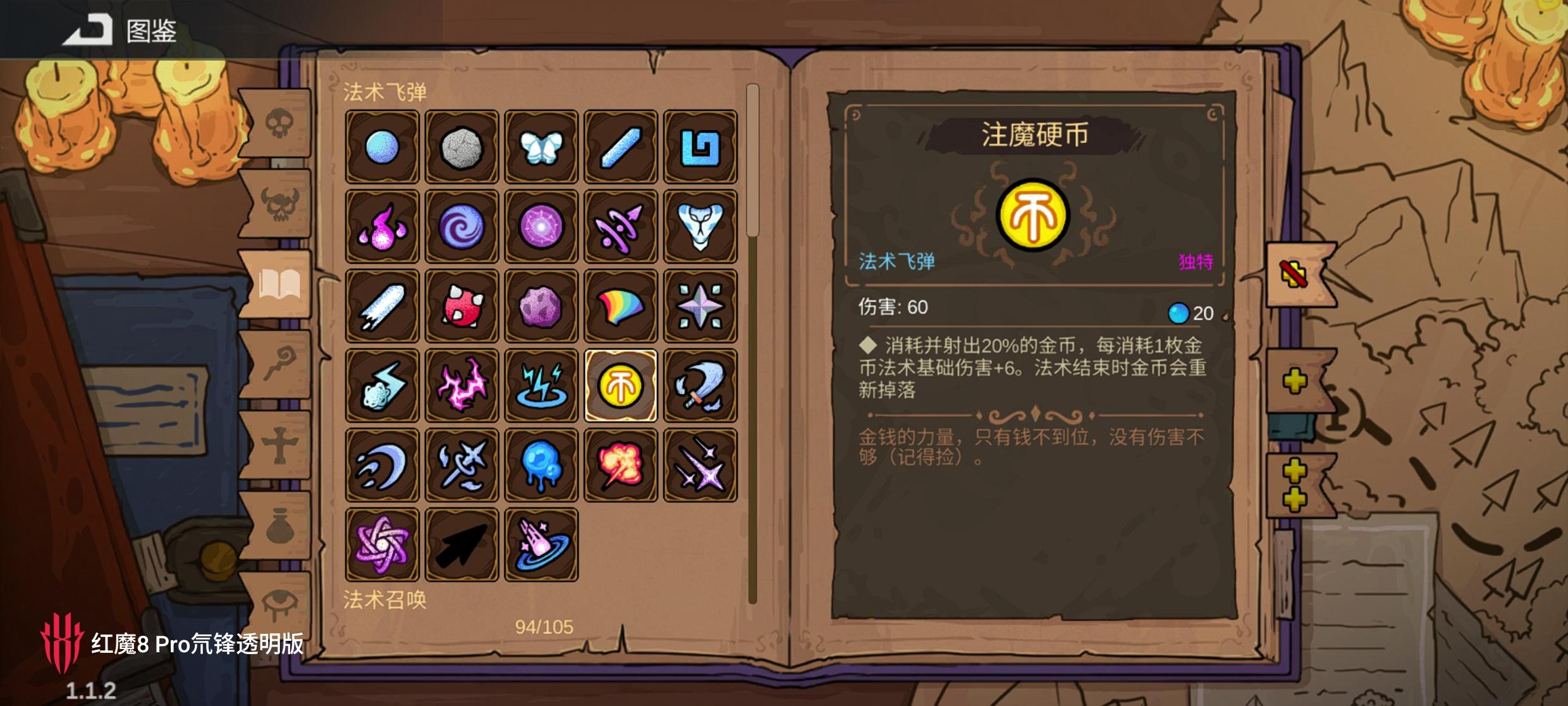Select the purple vortex spell
This screenshot has height=706, width=1568.
click(x=462, y=227)
